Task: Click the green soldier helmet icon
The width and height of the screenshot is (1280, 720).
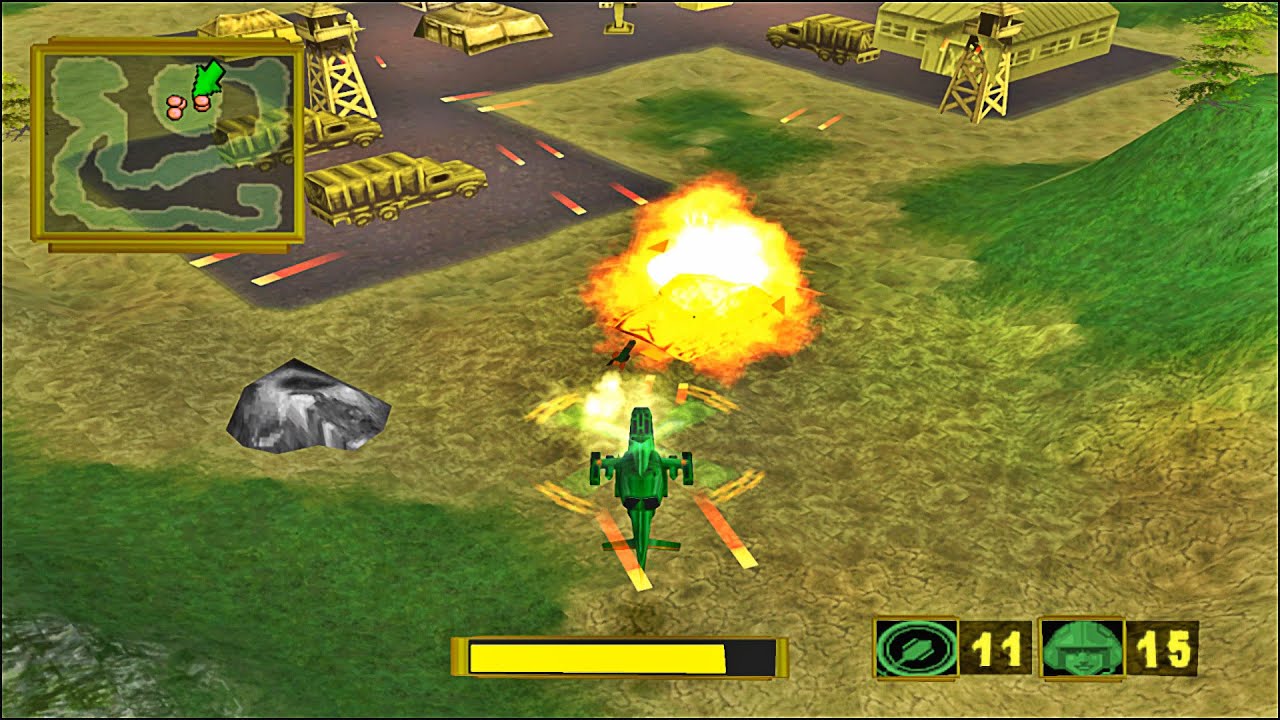Action: point(1082,648)
